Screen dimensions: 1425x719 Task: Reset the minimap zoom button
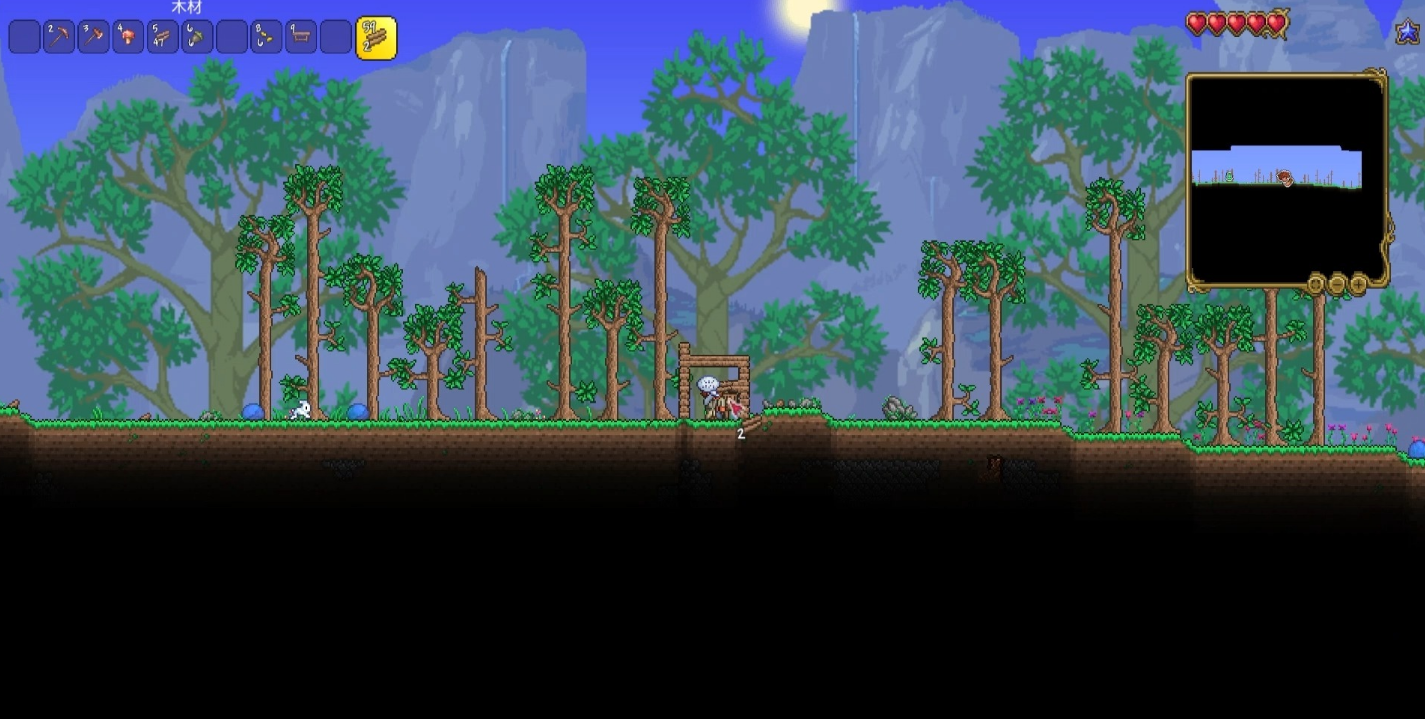pyautogui.click(x=1316, y=285)
